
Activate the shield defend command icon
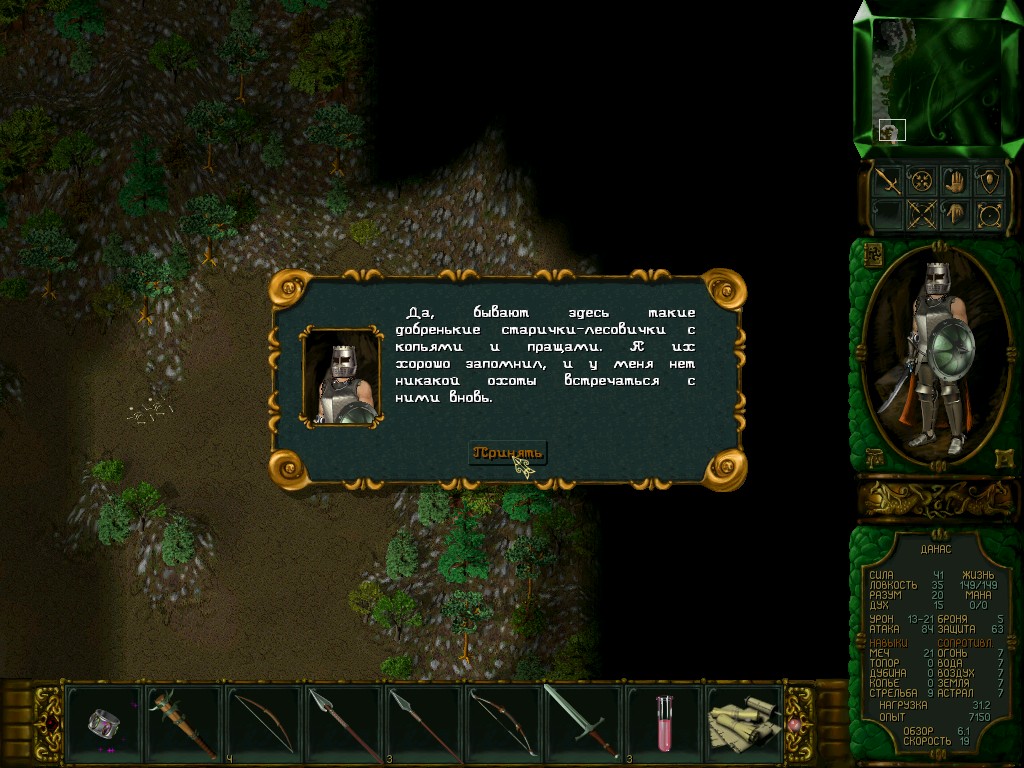[989, 181]
